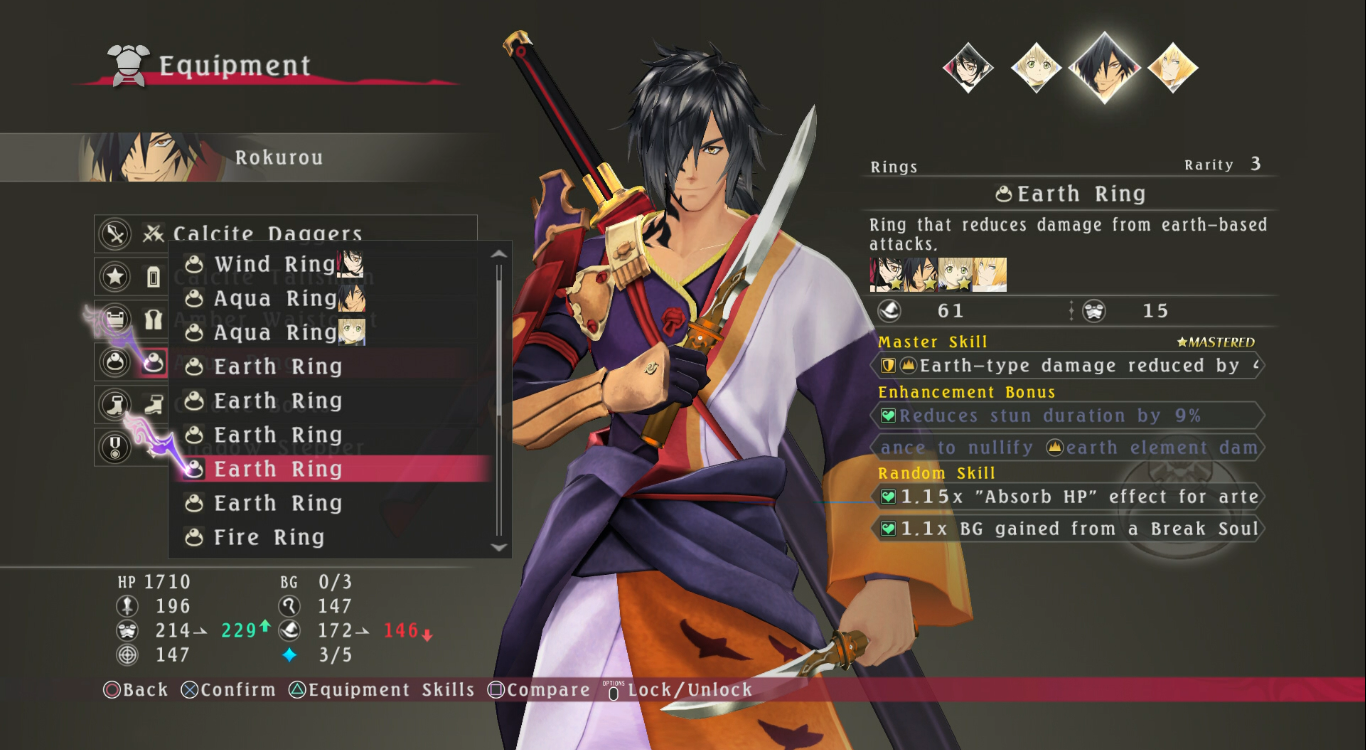The width and height of the screenshot is (1366, 750).
Task: Switch to Velvet's portrait in the party row
Action: click(968, 68)
